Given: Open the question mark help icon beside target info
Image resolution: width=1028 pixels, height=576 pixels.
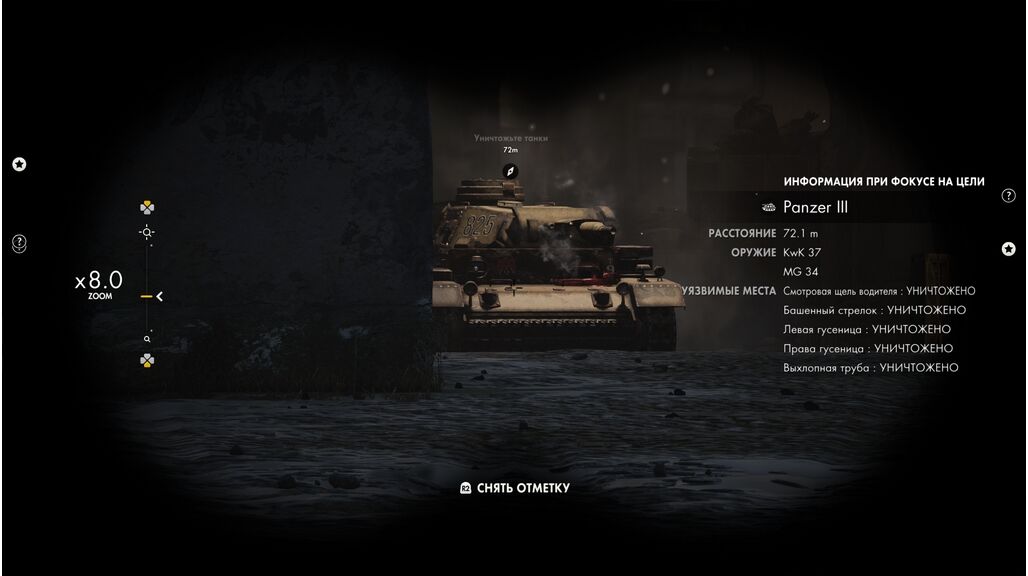Looking at the screenshot, I should click(1008, 196).
